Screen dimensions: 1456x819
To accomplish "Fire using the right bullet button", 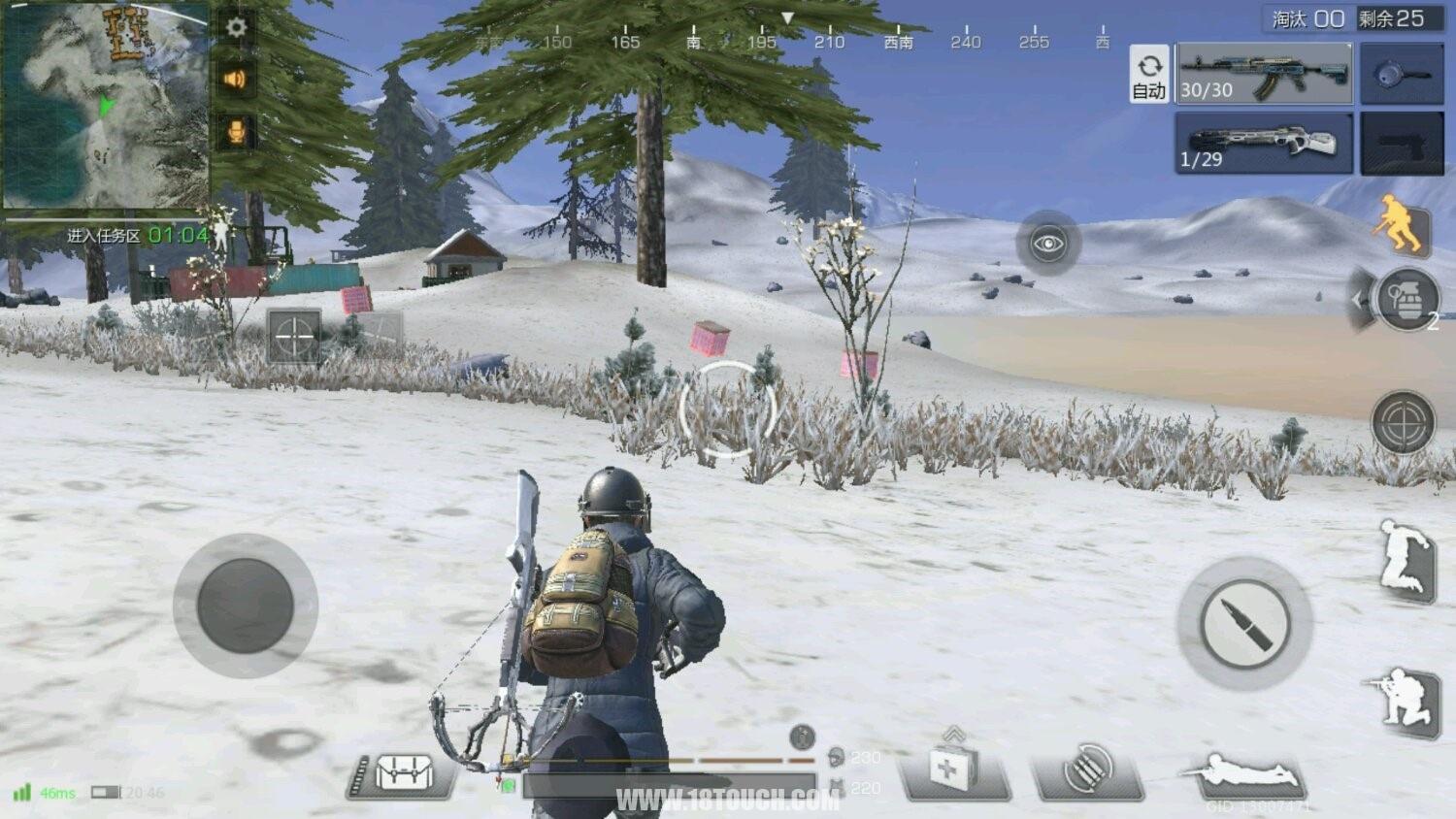I will pos(1244,624).
